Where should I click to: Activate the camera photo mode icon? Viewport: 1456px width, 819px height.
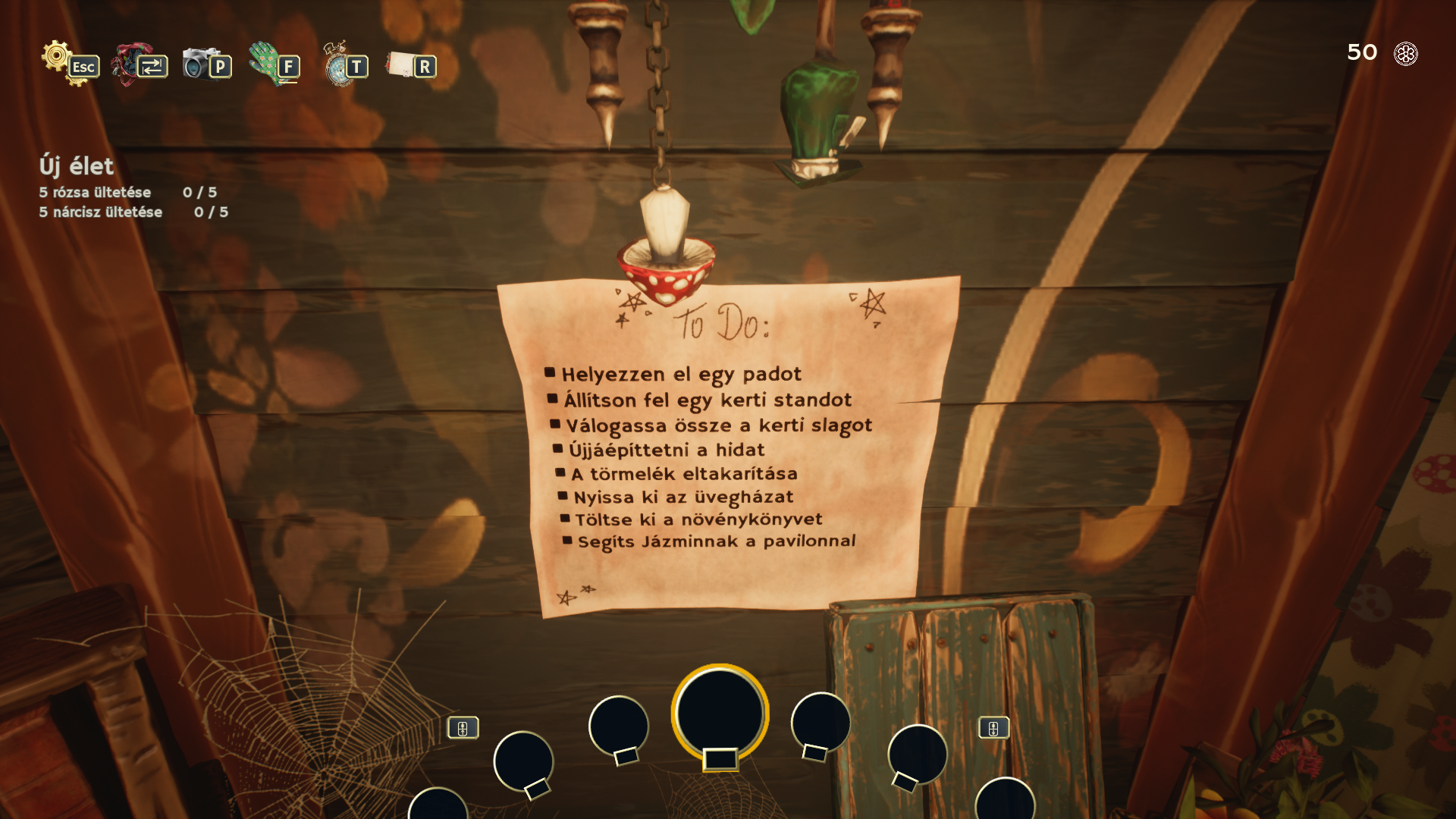198,62
